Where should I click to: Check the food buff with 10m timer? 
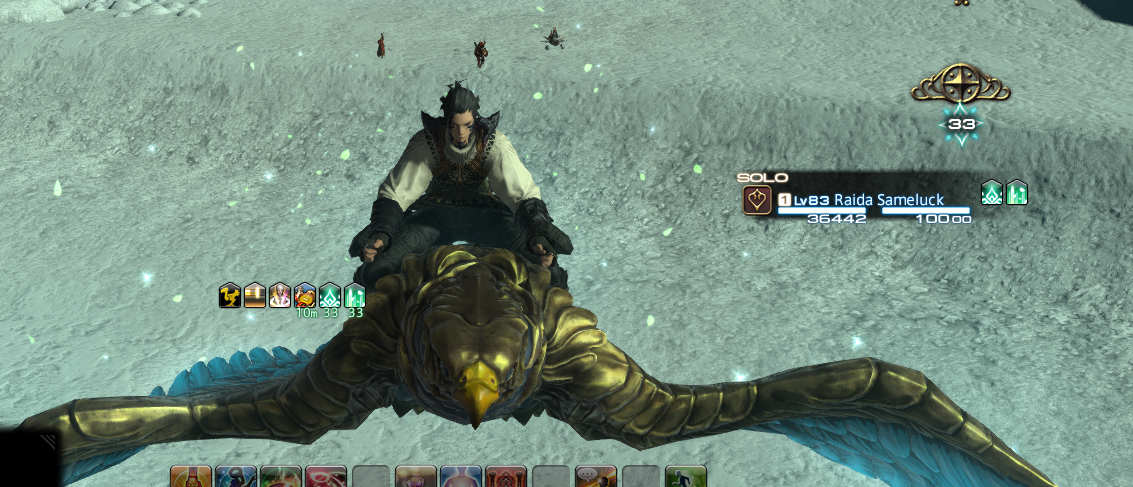click(x=305, y=296)
